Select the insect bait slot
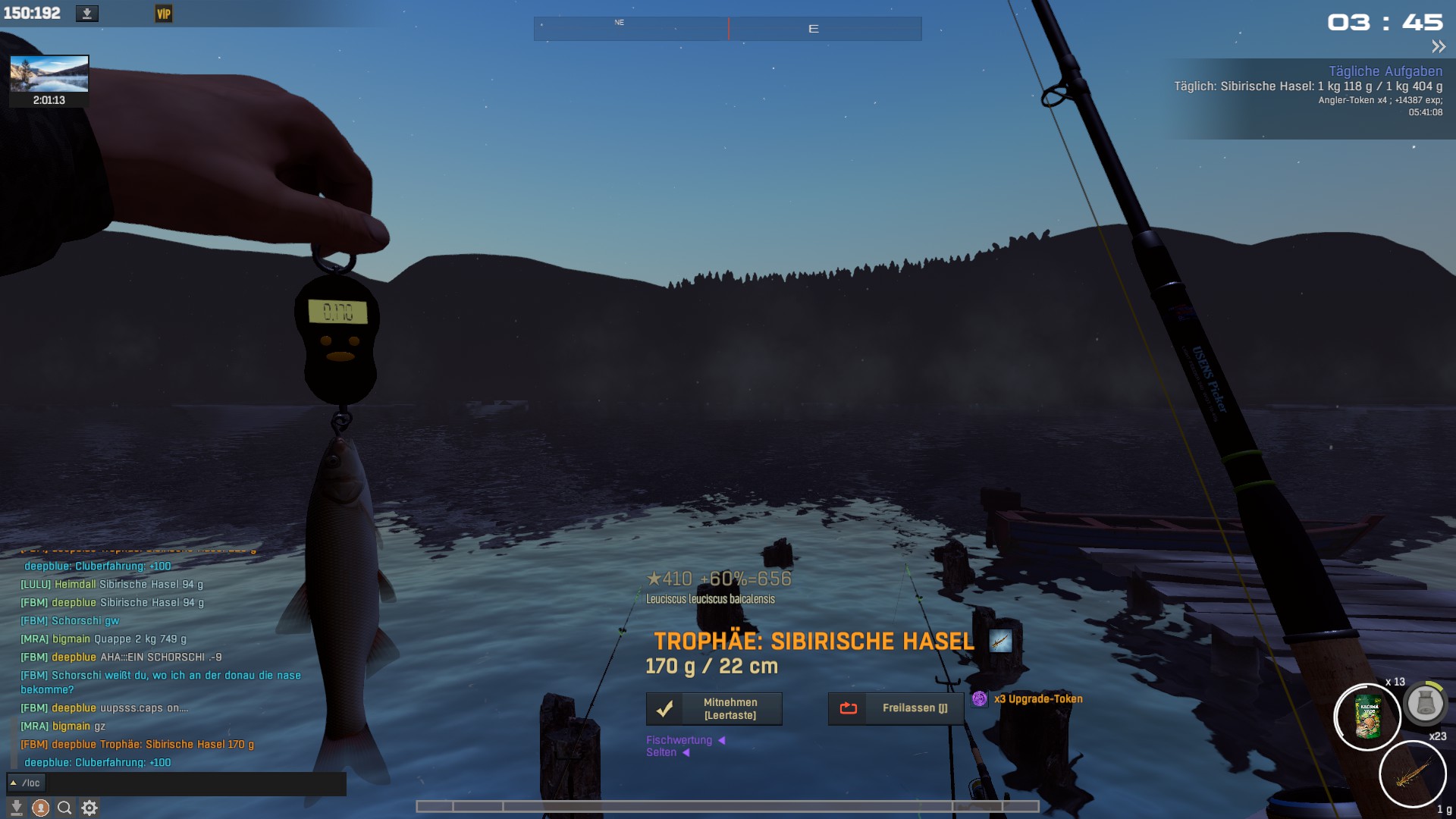The width and height of the screenshot is (1456, 819). [x=1412, y=774]
